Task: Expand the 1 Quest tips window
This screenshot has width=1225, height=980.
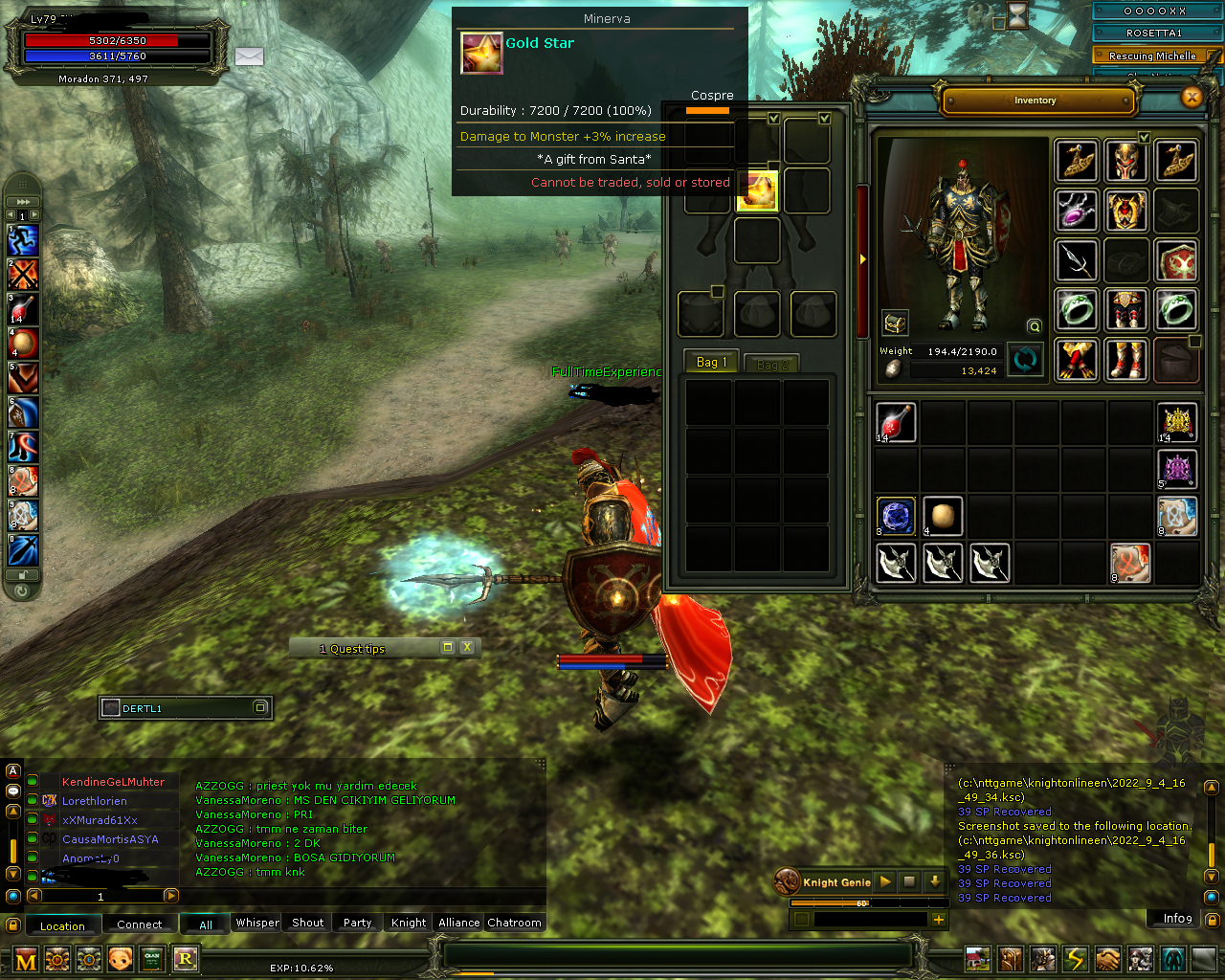Action: (x=447, y=647)
